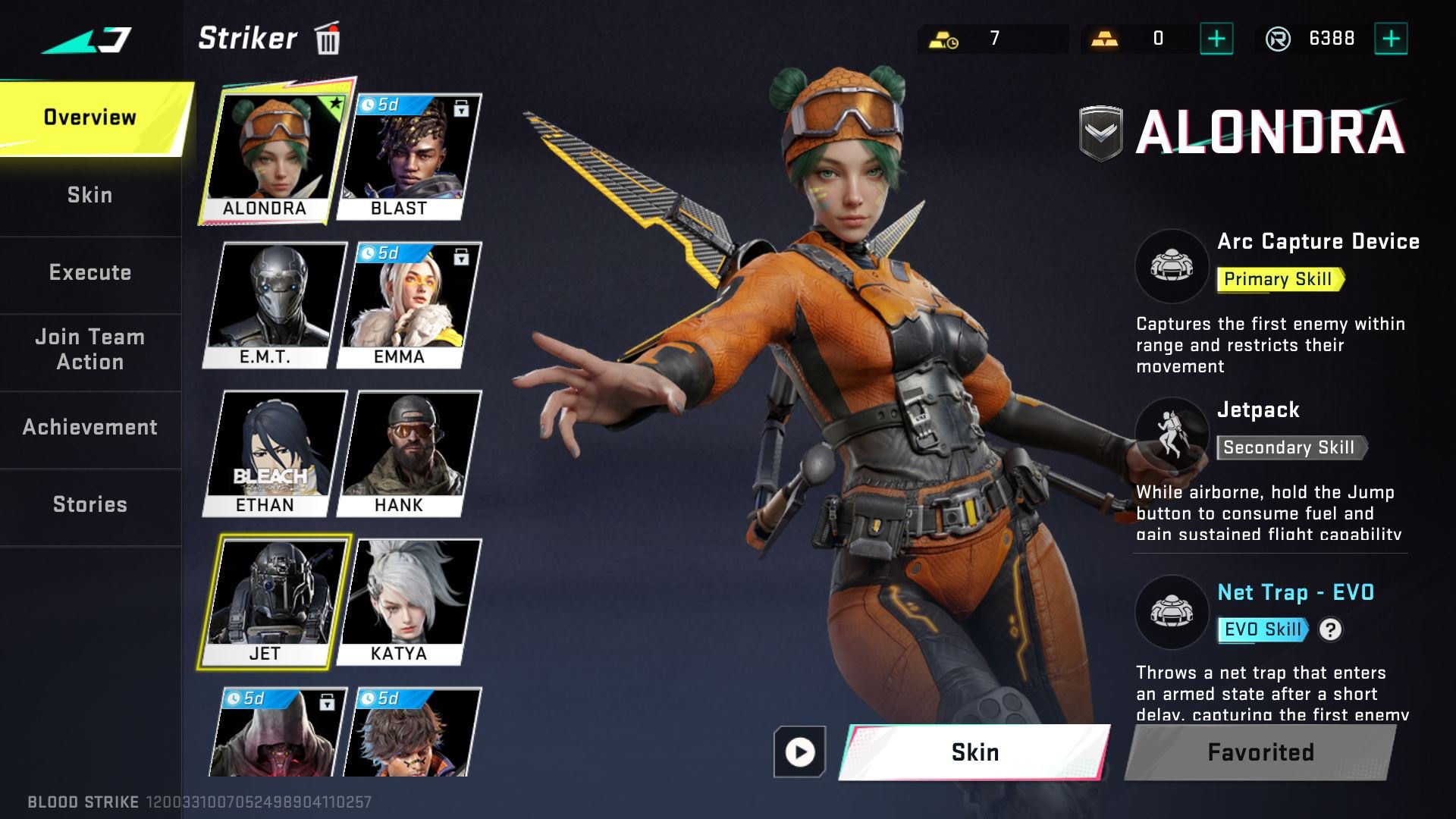This screenshot has width=1456, height=819.
Task: Select the Join Team Action tab
Action: tap(89, 350)
